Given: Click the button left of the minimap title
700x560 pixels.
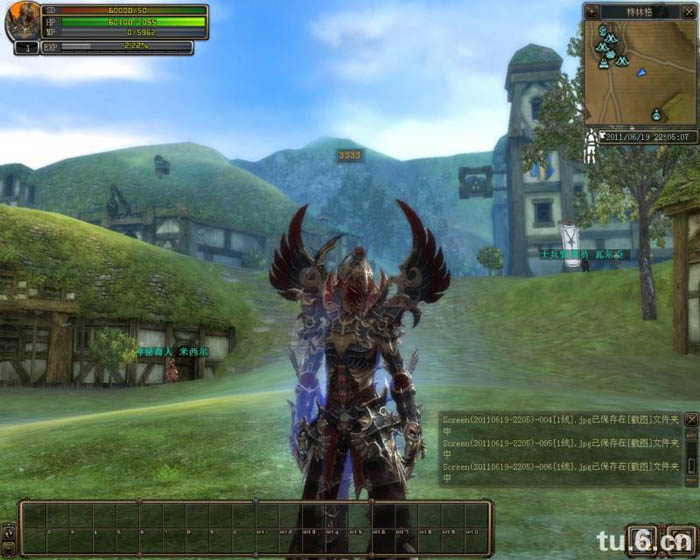Looking at the screenshot, I should pos(591,11).
